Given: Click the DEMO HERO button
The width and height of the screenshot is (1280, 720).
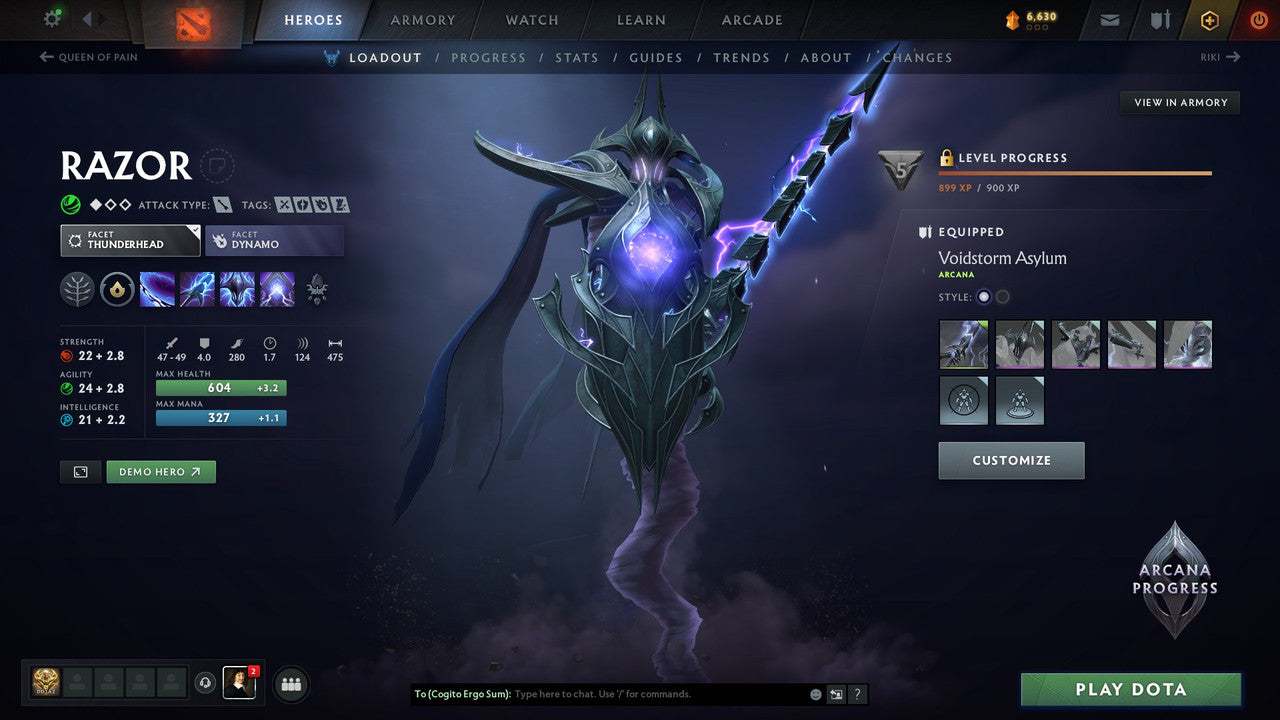Looking at the screenshot, I should (x=161, y=471).
